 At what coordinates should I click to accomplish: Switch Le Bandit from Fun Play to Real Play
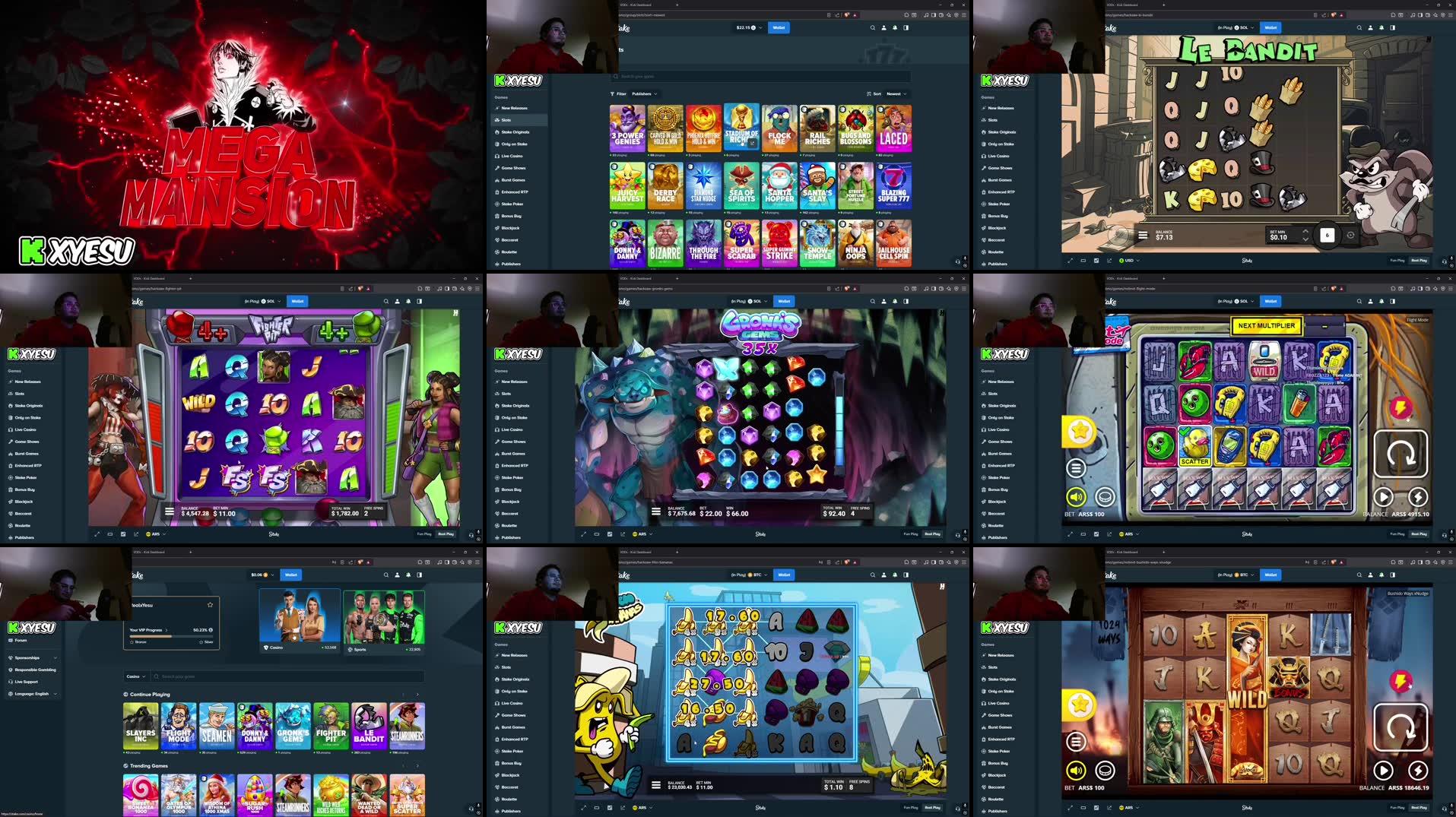[1420, 260]
